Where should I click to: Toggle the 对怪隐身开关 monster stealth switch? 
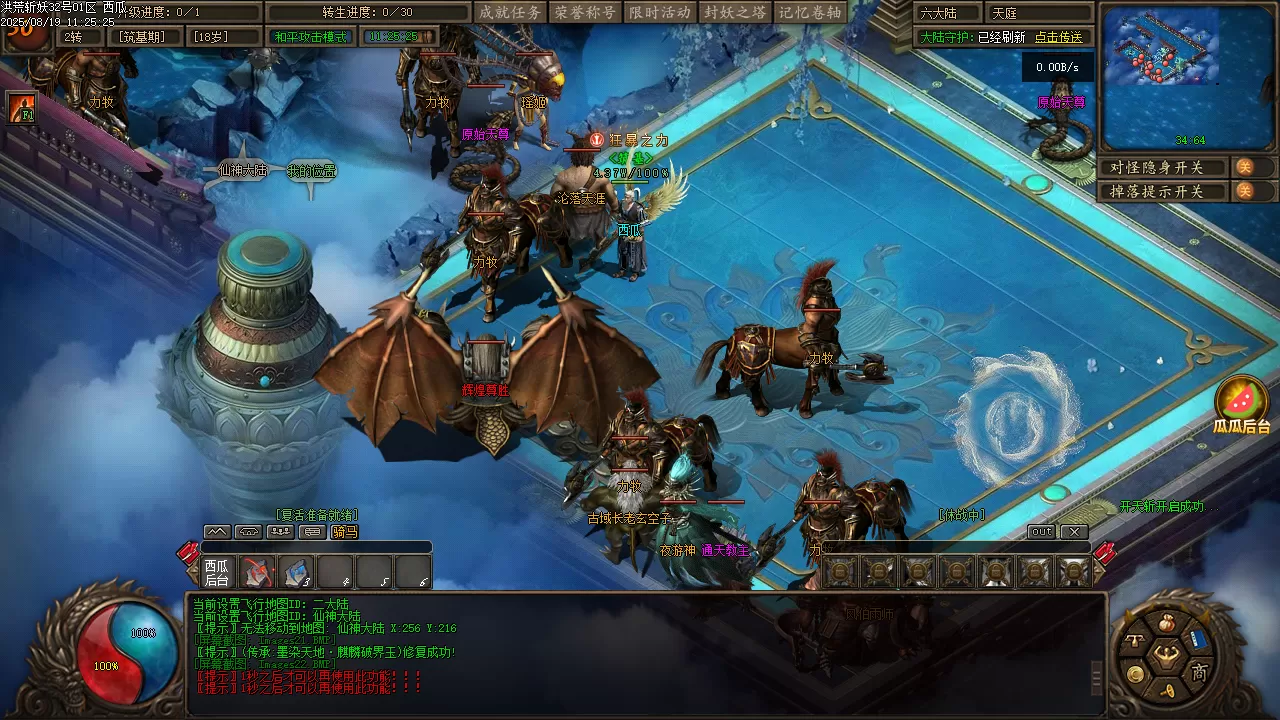[1245, 167]
